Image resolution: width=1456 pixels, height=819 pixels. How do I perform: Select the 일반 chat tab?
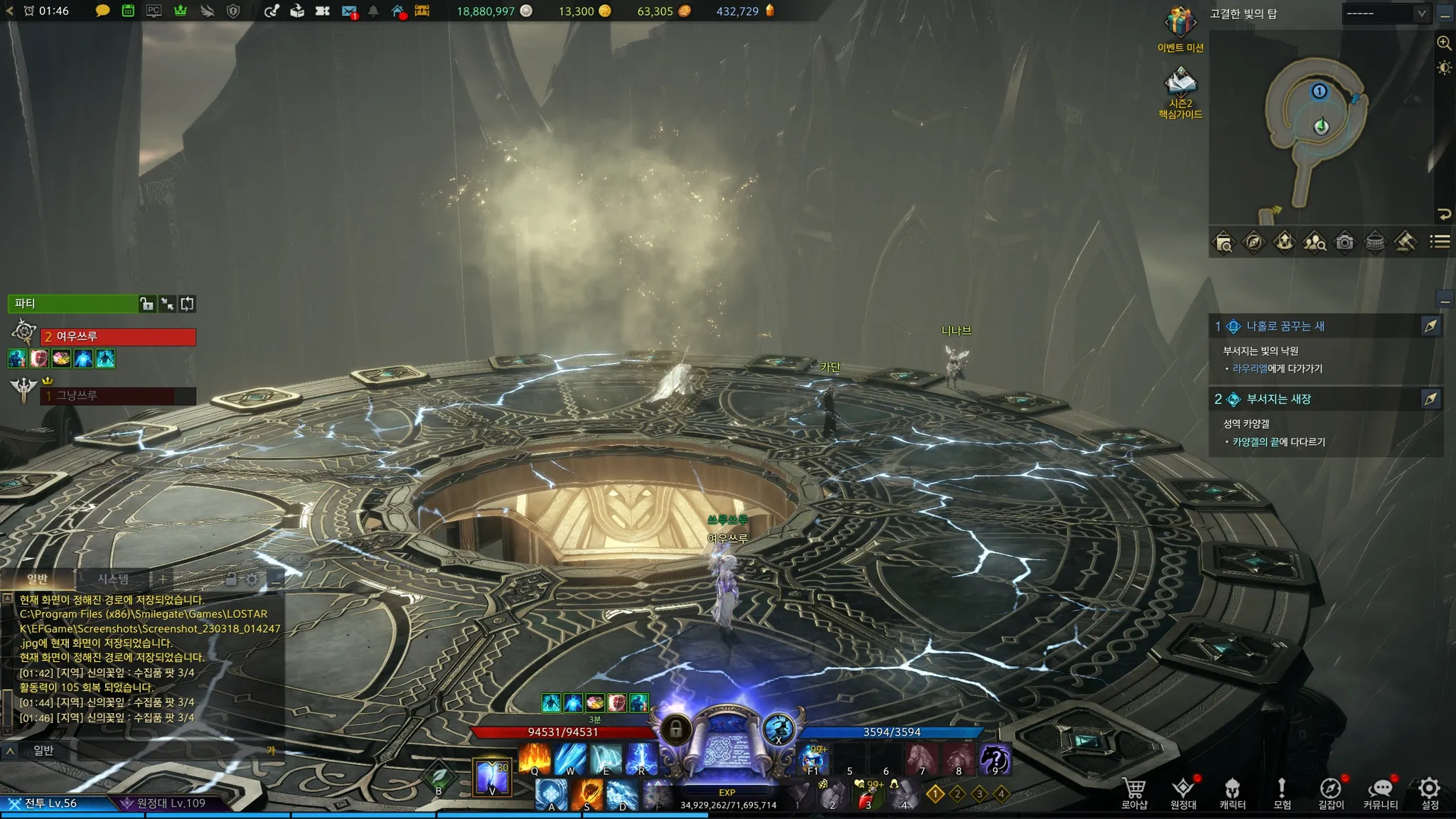[x=38, y=579]
